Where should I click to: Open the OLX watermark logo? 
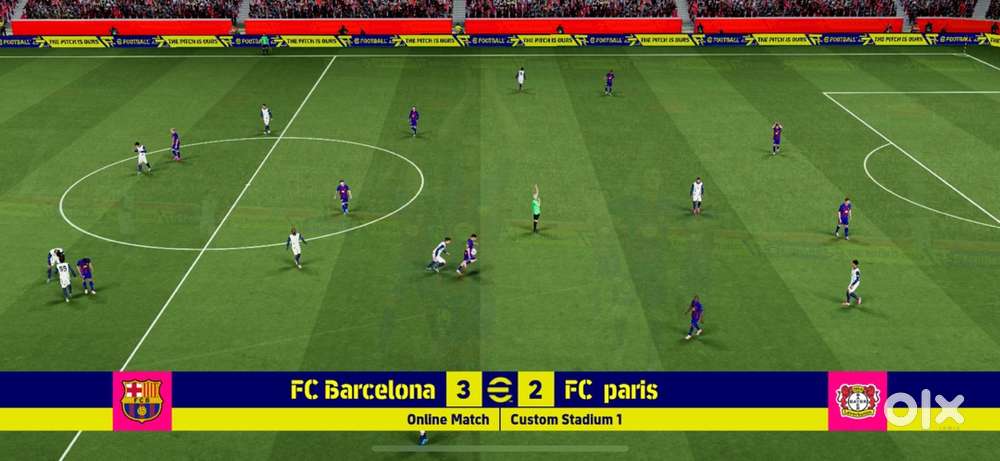(925, 409)
